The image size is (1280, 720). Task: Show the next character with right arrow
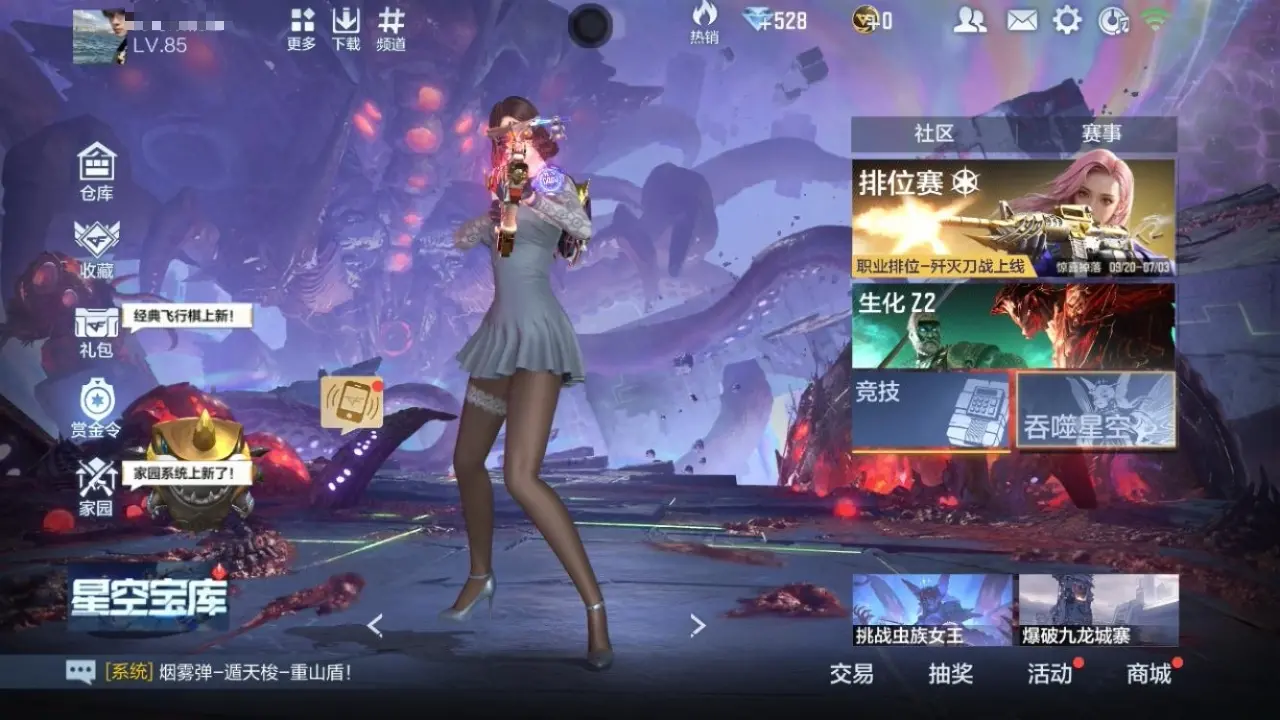pyautogui.click(x=698, y=626)
